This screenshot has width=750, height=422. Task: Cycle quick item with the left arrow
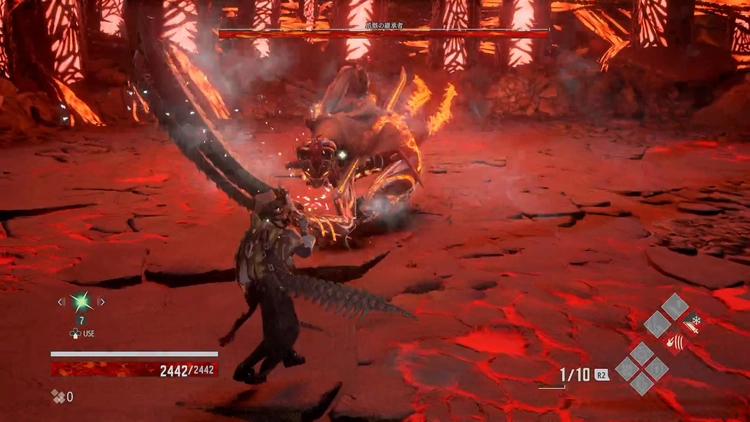(61, 301)
